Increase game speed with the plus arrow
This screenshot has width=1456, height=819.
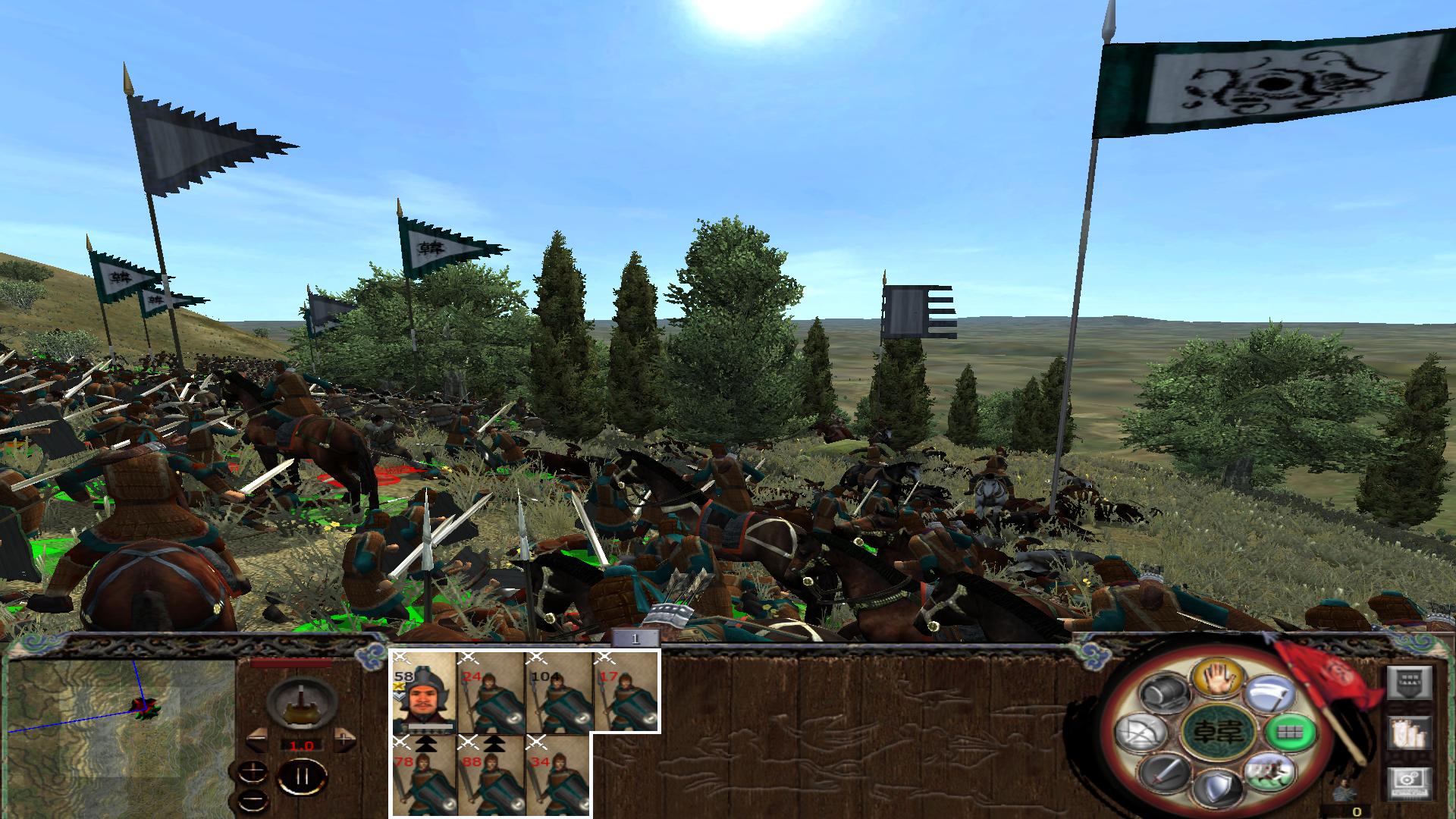click(x=344, y=740)
